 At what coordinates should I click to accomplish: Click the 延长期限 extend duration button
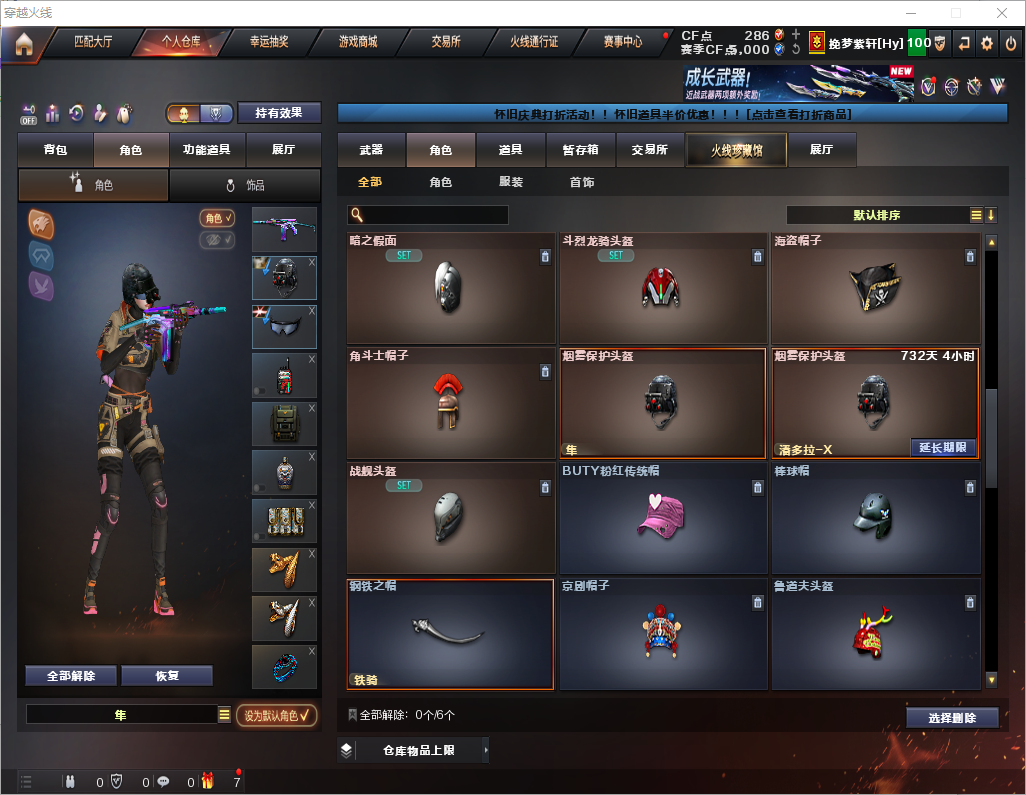942,447
